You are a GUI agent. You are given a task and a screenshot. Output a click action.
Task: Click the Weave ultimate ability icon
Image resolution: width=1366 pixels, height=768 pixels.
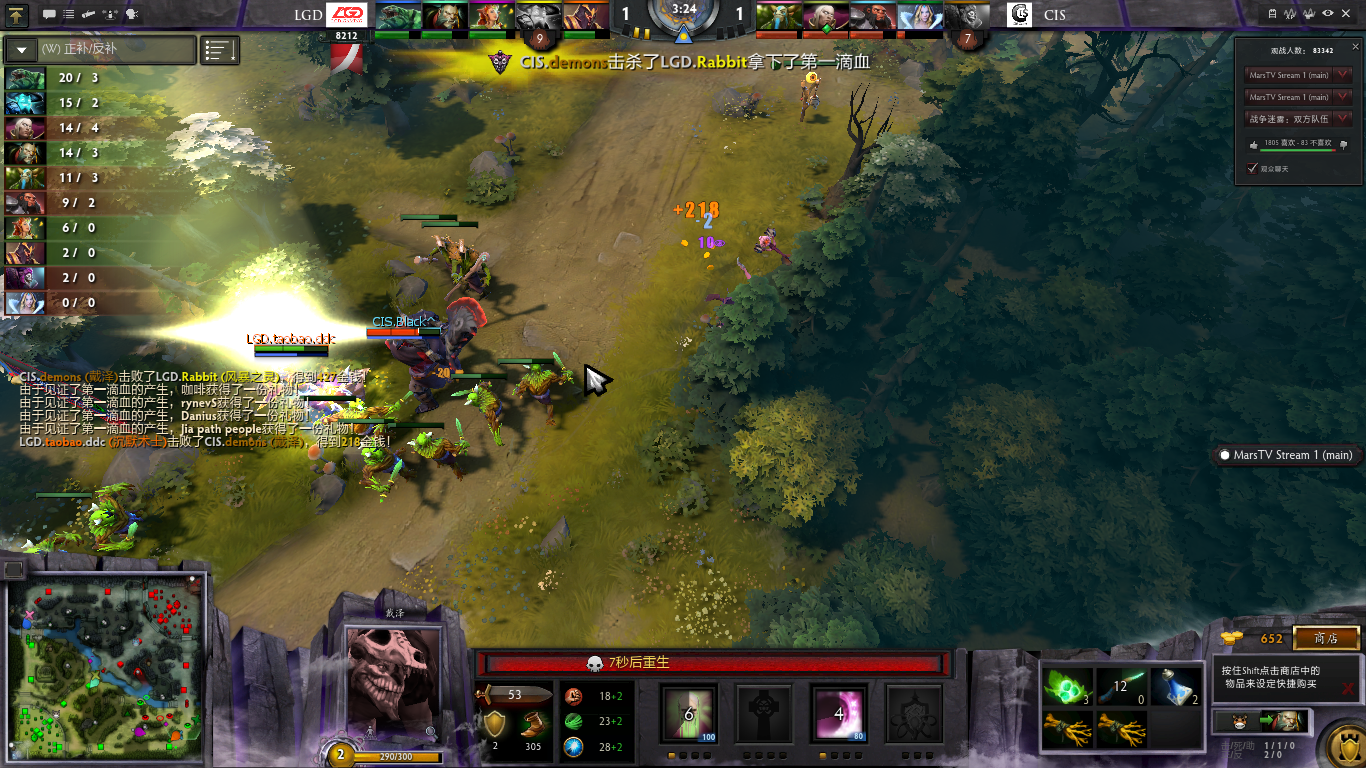coord(914,714)
